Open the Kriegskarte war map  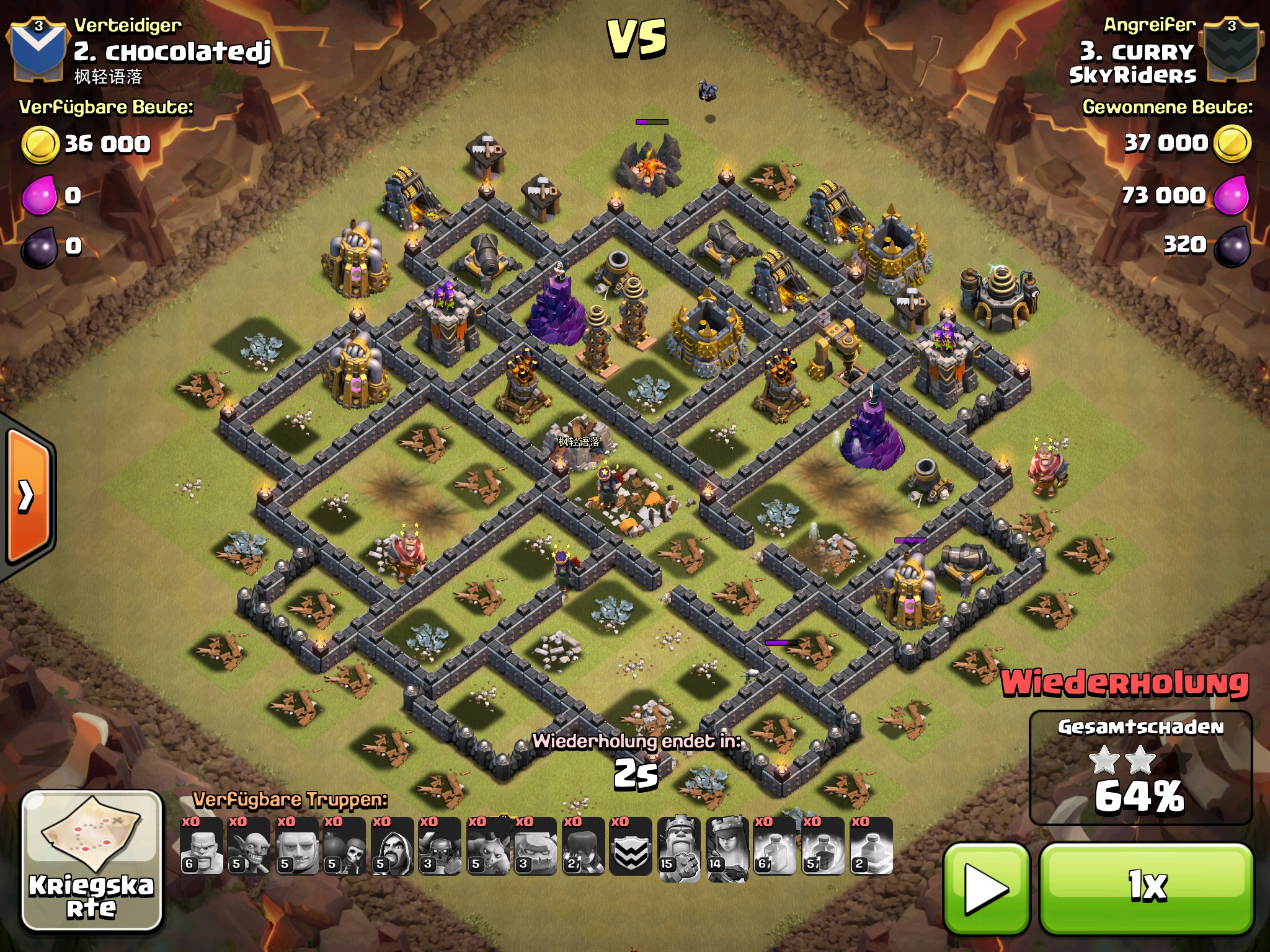(92, 862)
